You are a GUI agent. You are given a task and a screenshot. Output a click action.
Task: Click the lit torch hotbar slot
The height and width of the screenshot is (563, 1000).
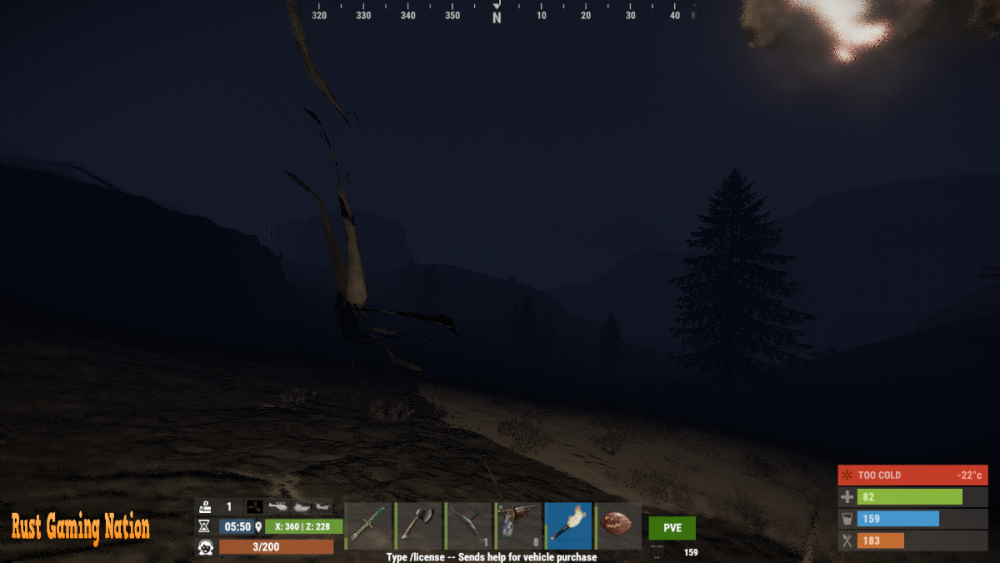[x=569, y=526]
